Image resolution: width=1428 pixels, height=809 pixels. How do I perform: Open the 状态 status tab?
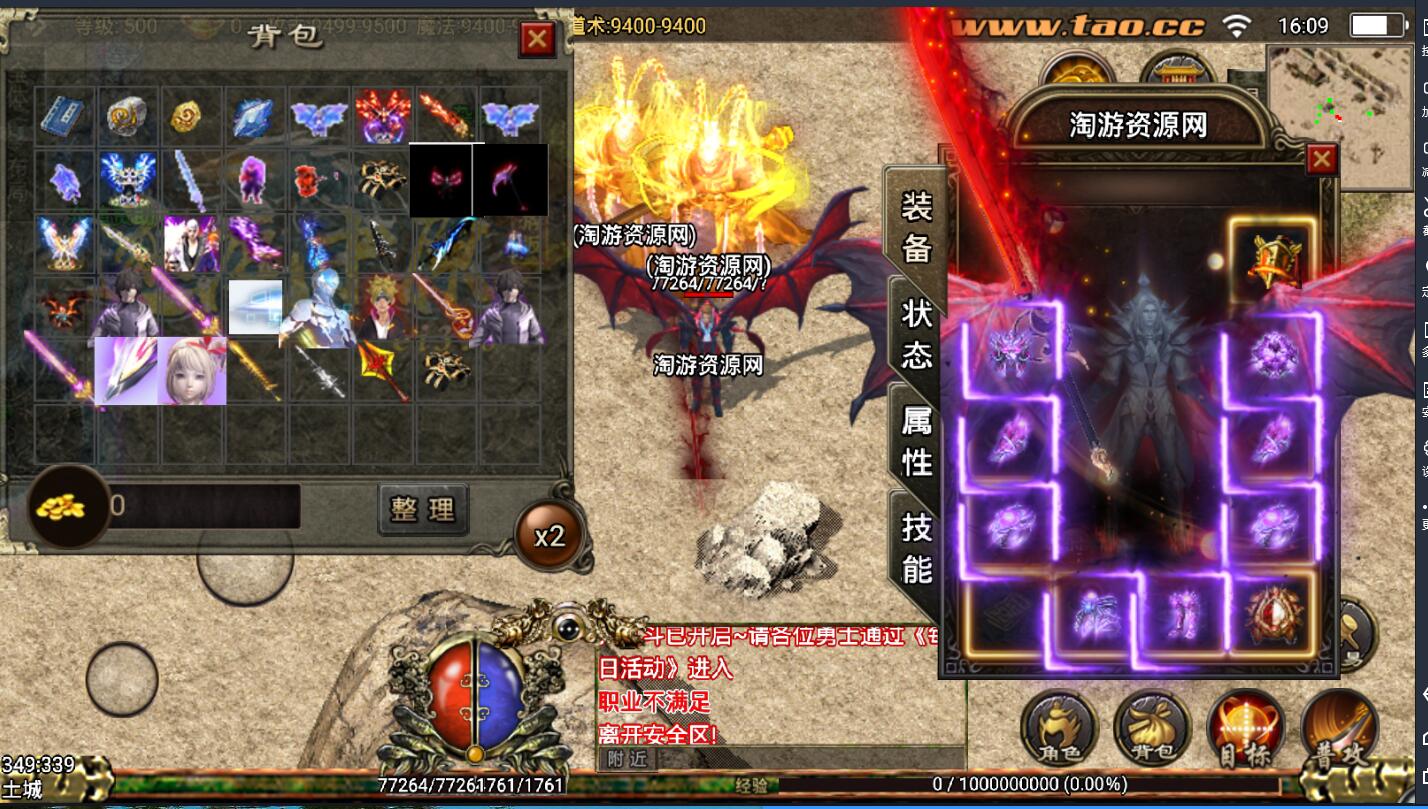point(916,334)
